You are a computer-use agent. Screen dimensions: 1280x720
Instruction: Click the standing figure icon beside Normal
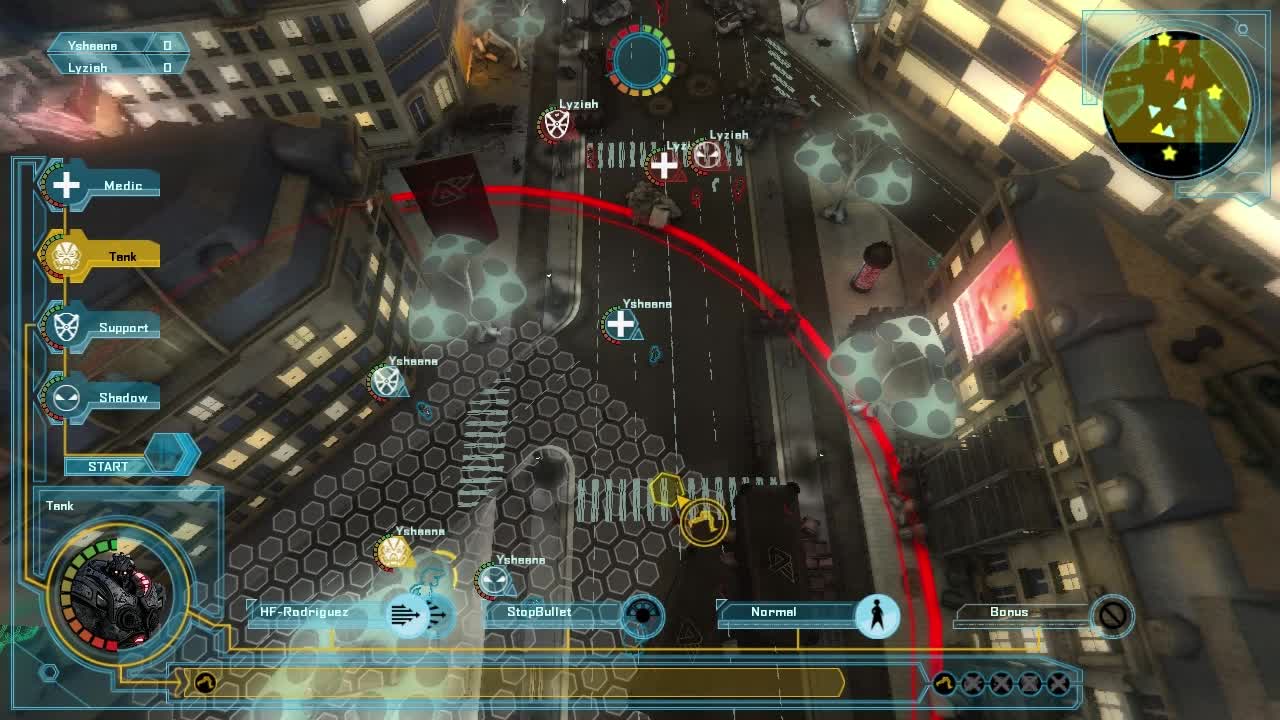[877, 616]
